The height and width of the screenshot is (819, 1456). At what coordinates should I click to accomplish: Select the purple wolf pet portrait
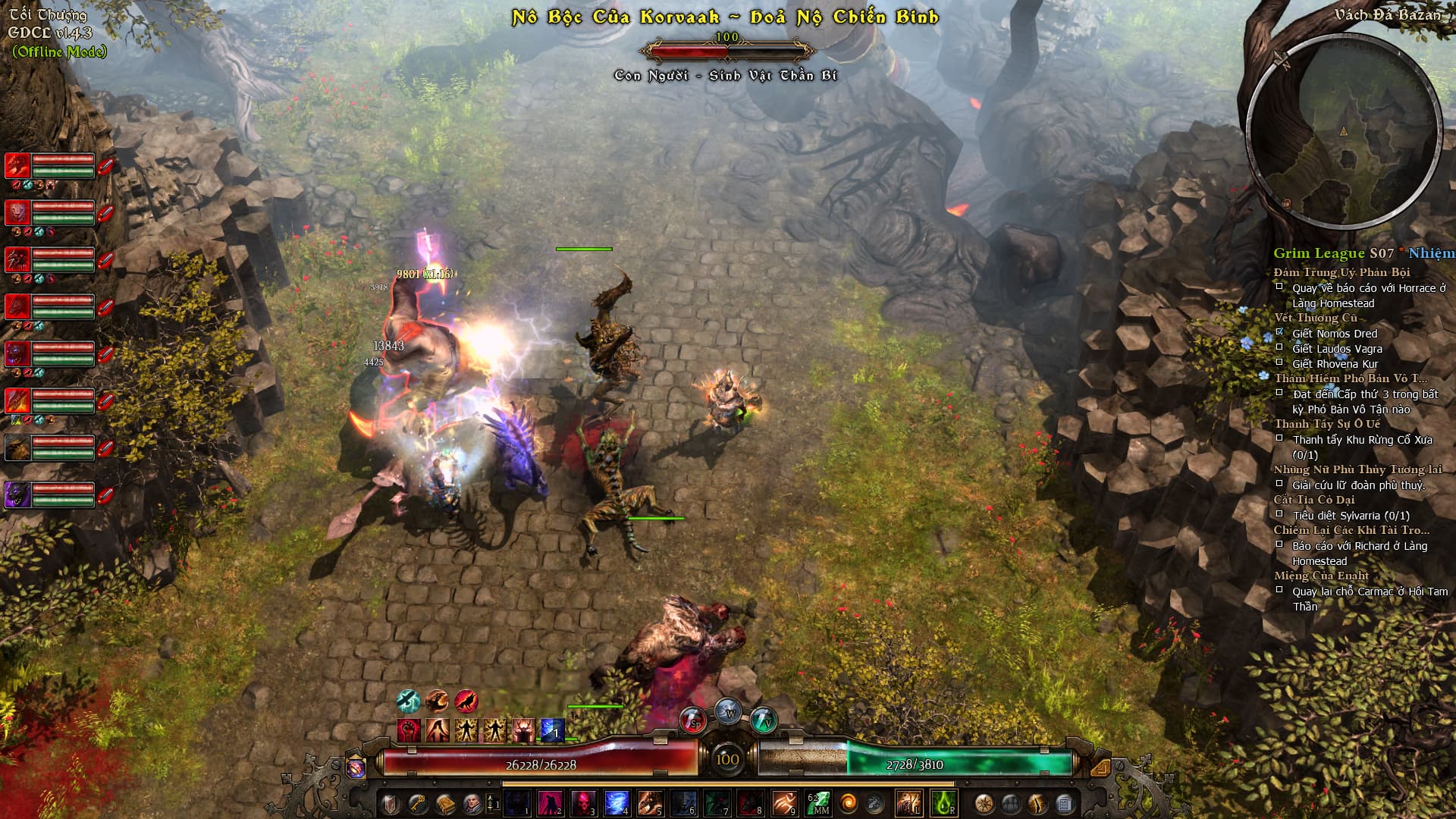pos(17,494)
